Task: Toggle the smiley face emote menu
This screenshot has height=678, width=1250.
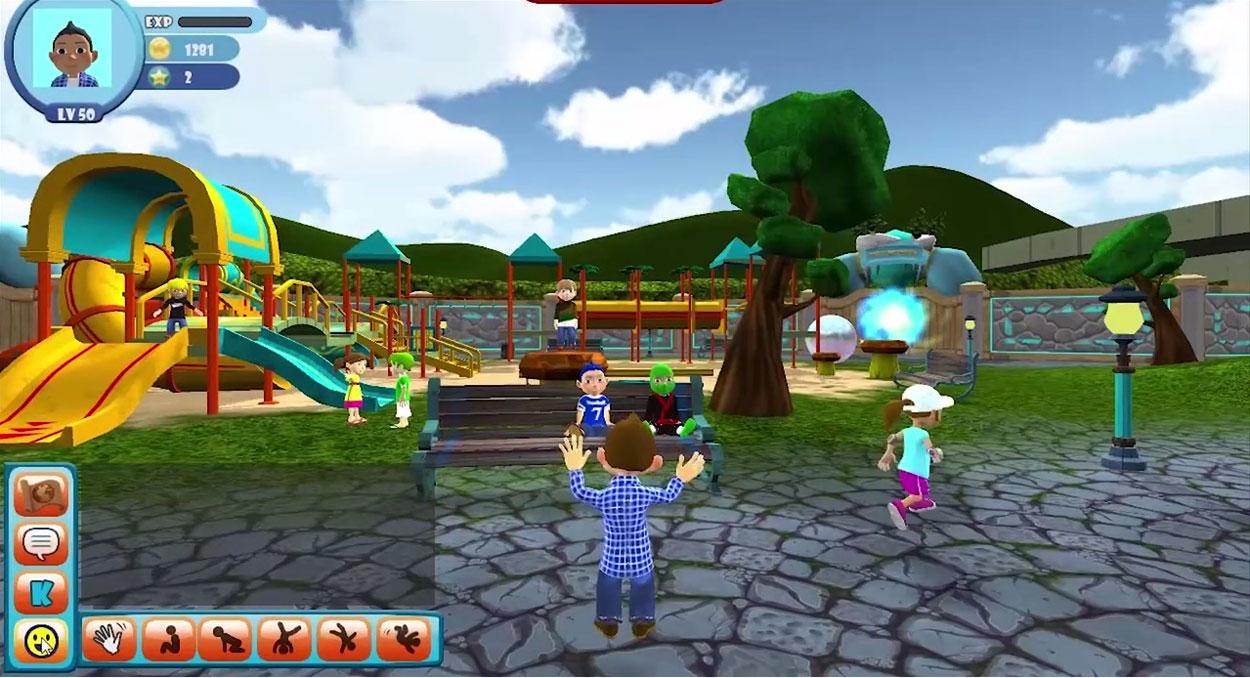Action: tap(41, 640)
